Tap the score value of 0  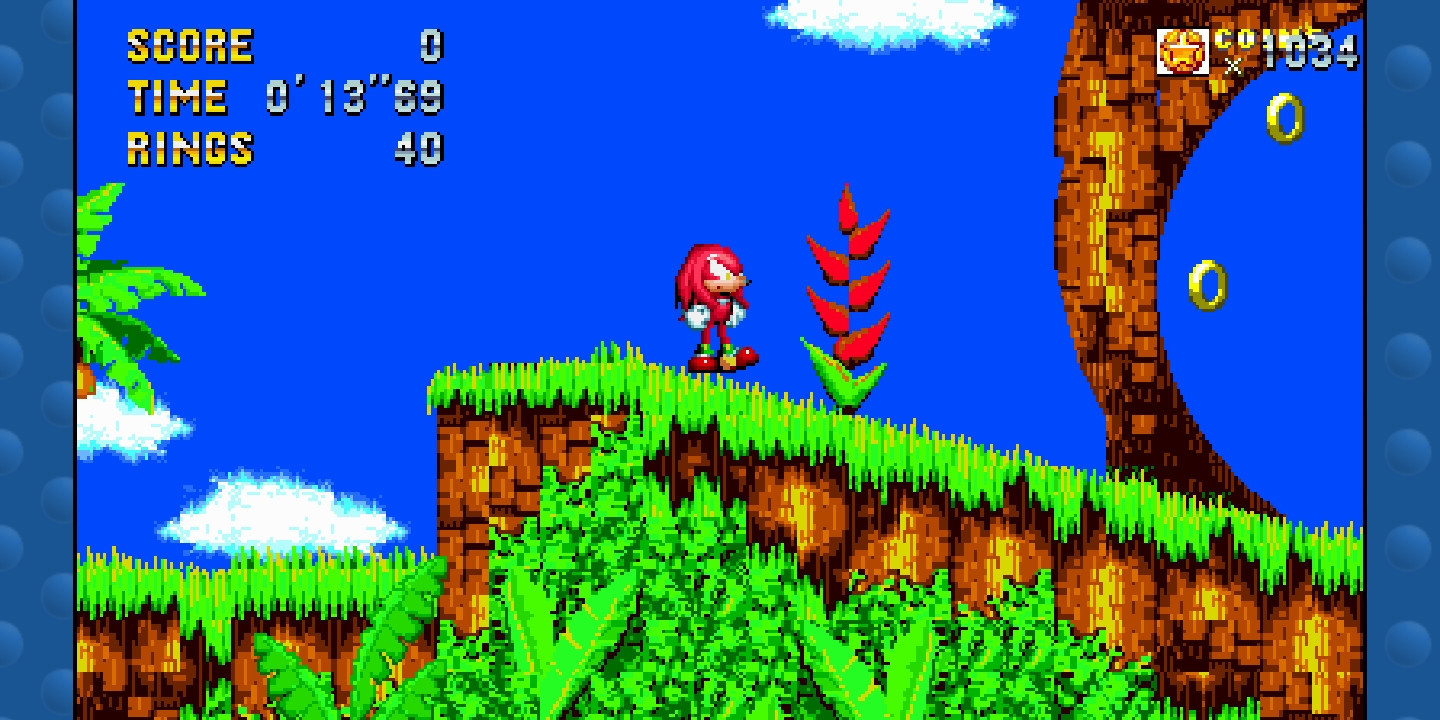click(432, 44)
